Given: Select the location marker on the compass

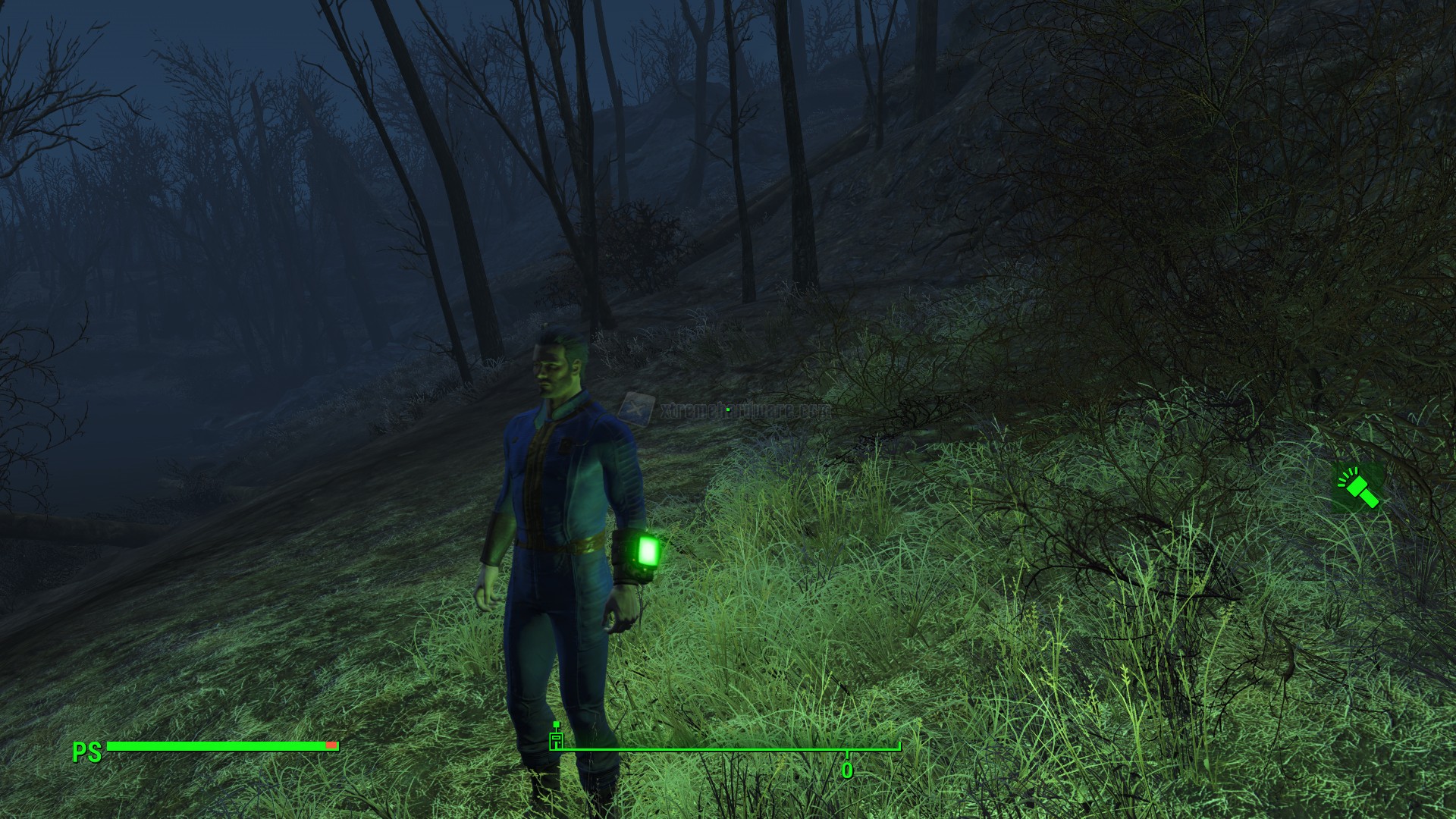Looking at the screenshot, I should pos(557,741).
